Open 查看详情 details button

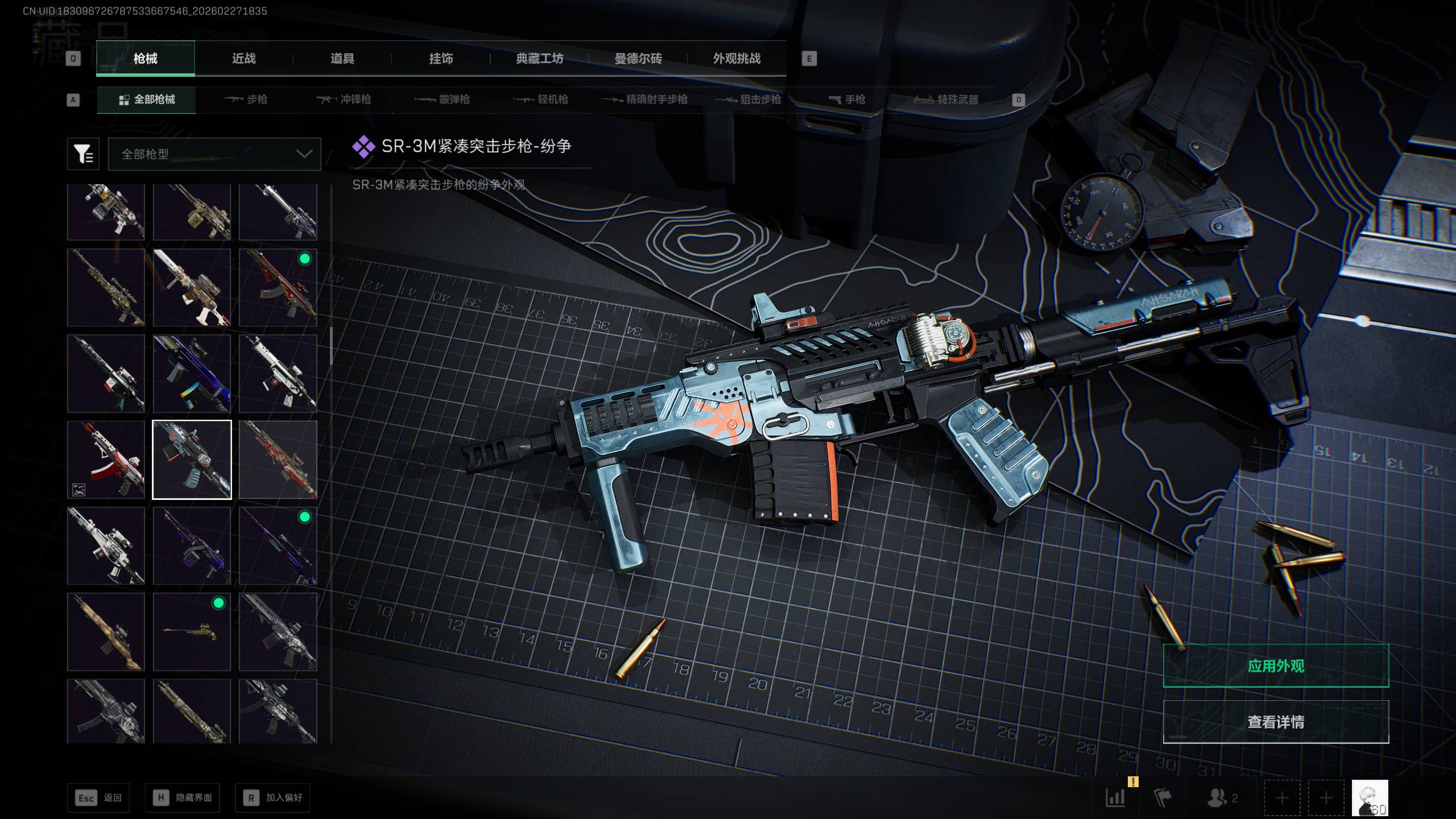(x=1275, y=722)
